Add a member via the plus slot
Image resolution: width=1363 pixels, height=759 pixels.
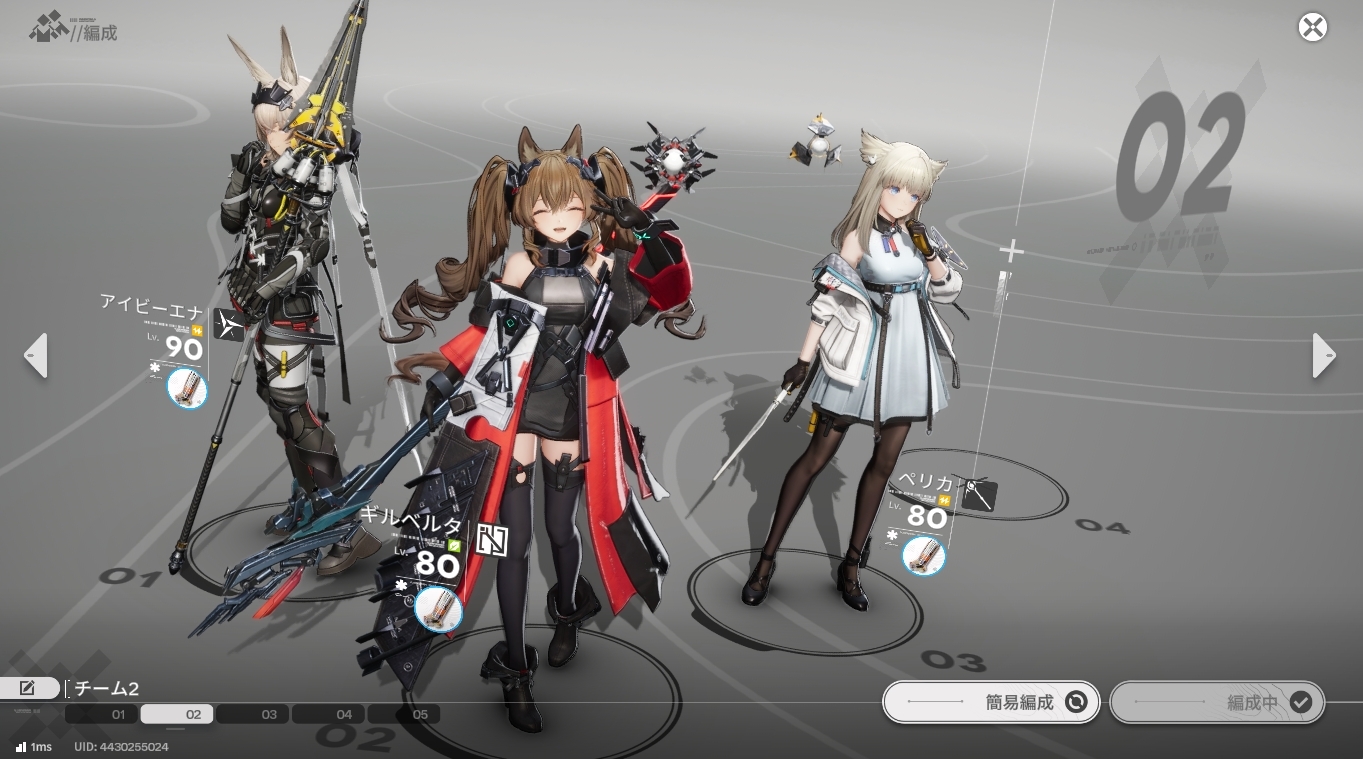click(1011, 251)
